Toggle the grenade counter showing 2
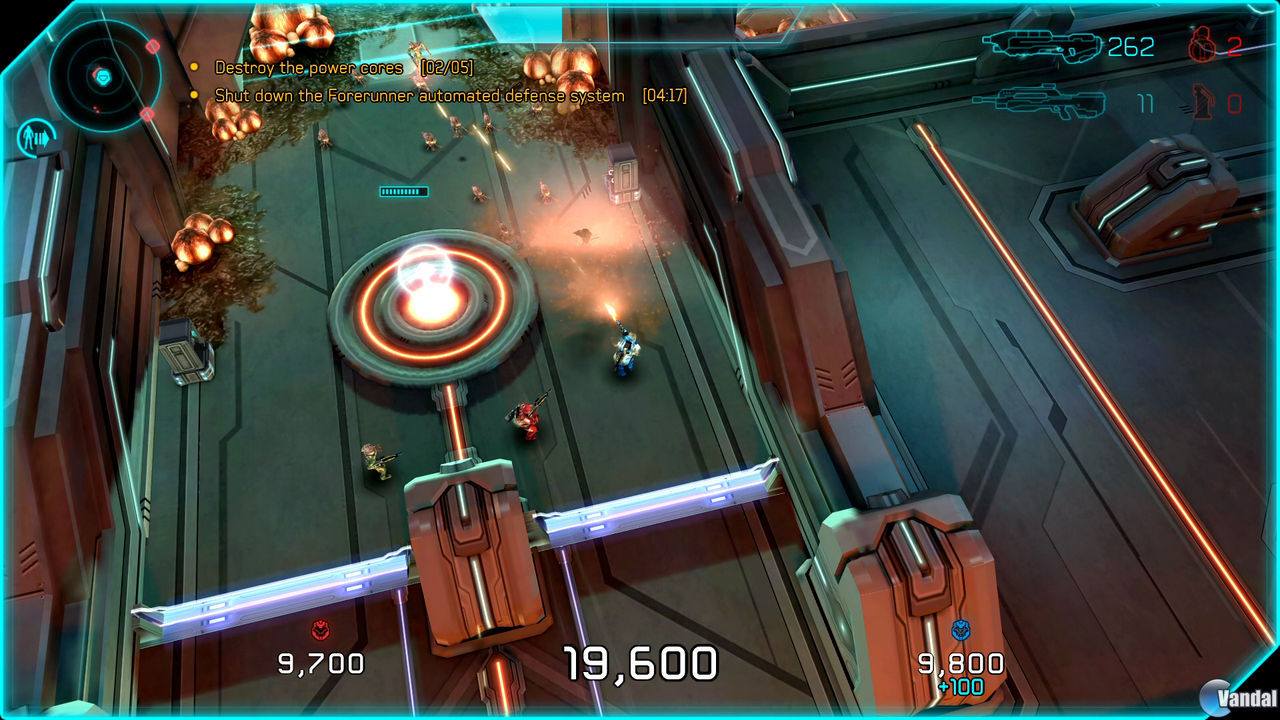Viewport: 1280px width, 720px height. (x=1235, y=48)
